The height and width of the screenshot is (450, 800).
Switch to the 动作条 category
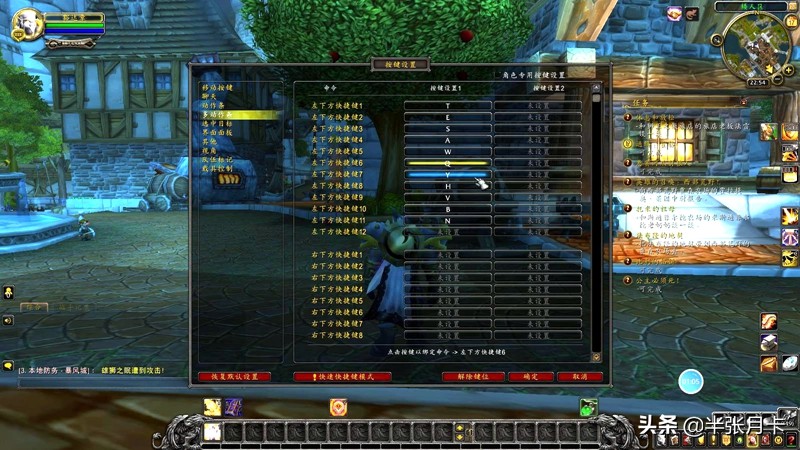point(212,106)
